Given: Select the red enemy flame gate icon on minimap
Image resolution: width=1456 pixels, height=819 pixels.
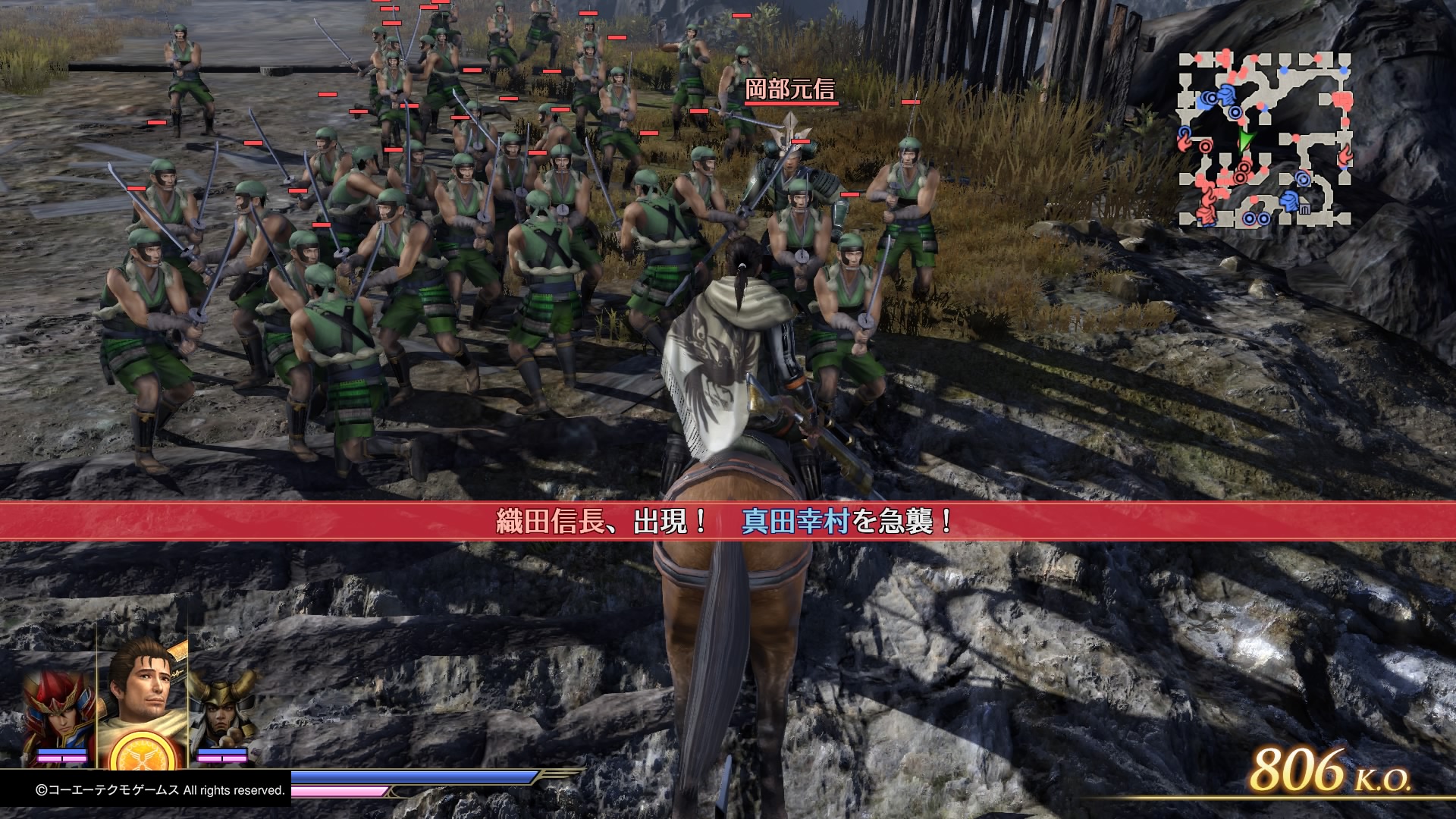Looking at the screenshot, I should click(1345, 154).
